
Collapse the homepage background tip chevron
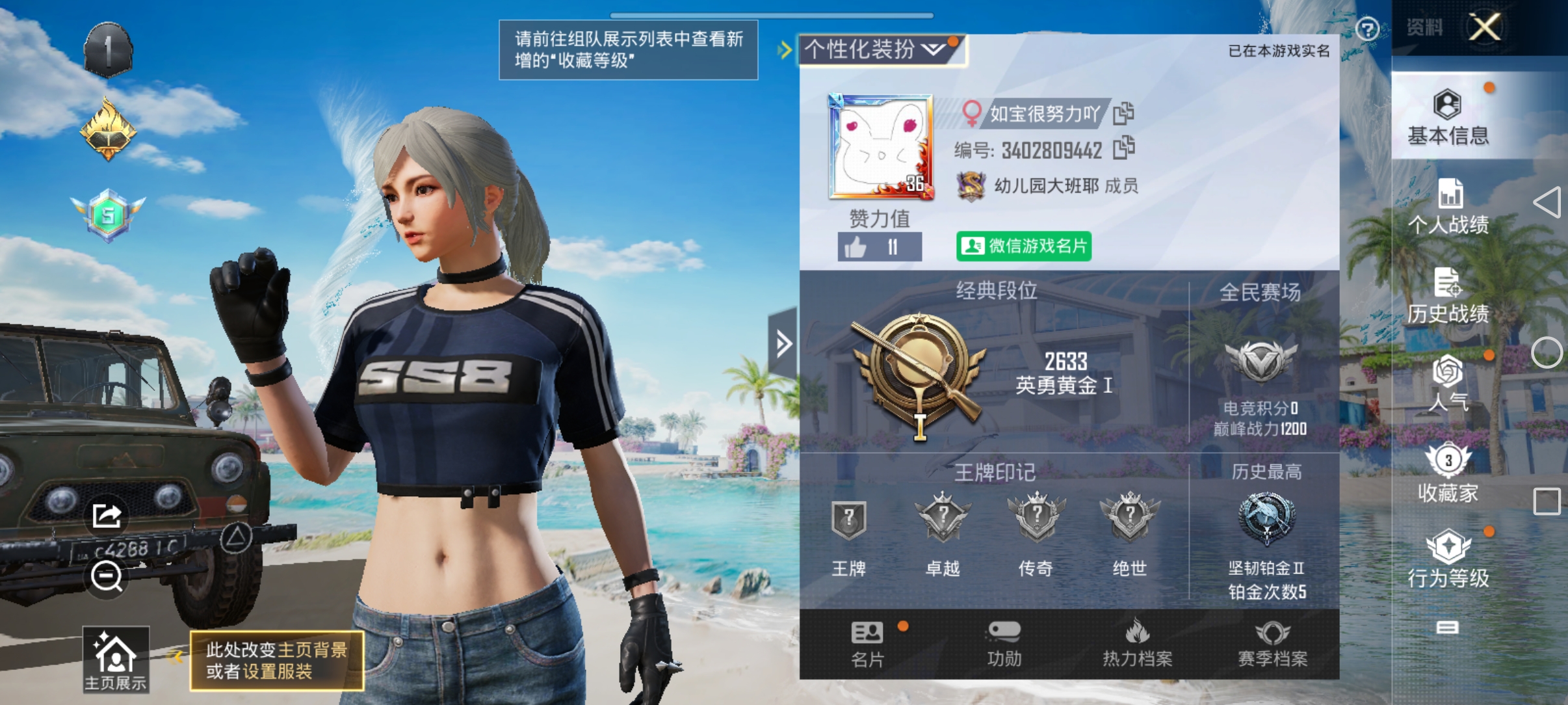coord(176,657)
